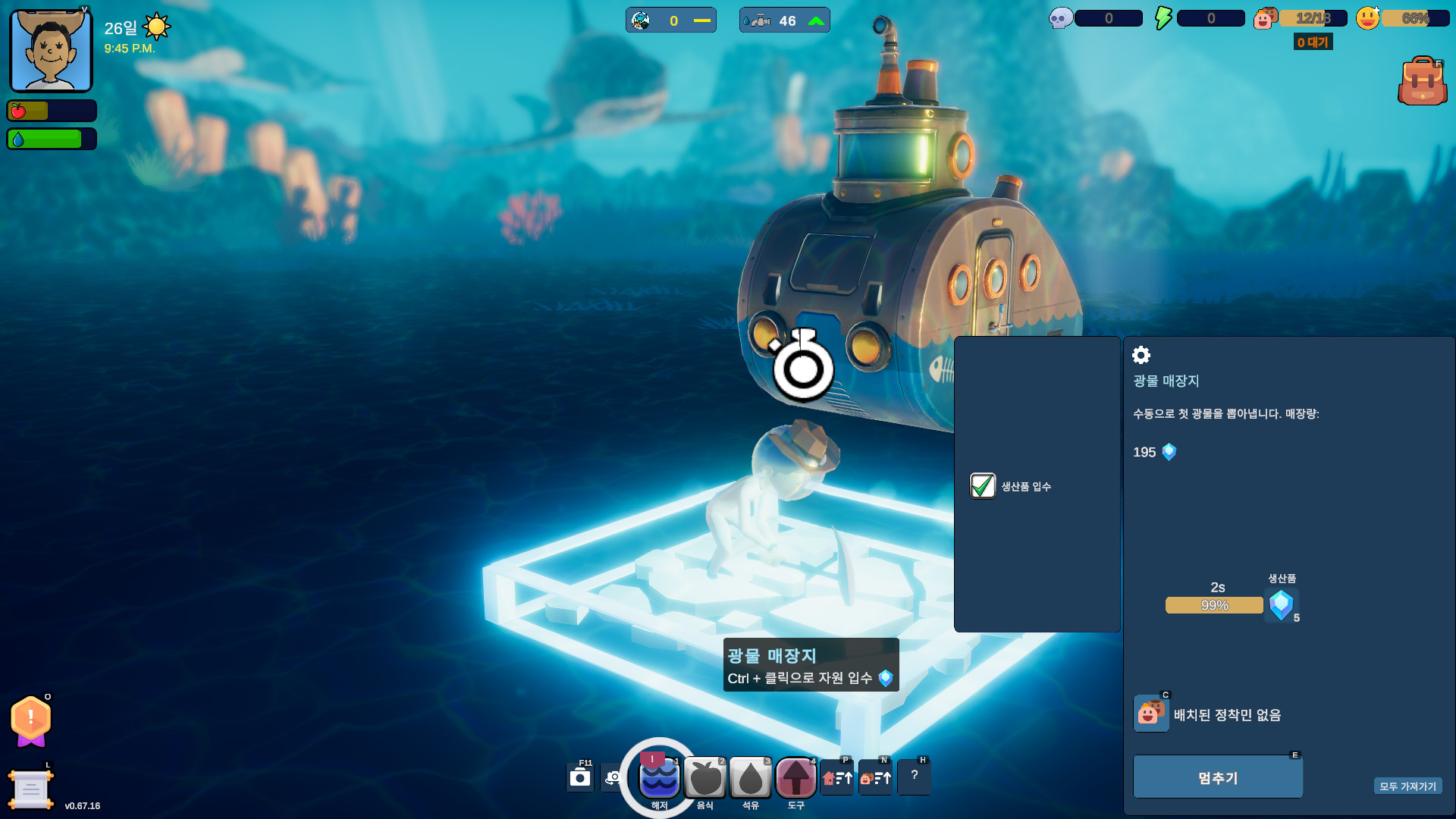Take all products with 모두 가져가기

[1407, 786]
